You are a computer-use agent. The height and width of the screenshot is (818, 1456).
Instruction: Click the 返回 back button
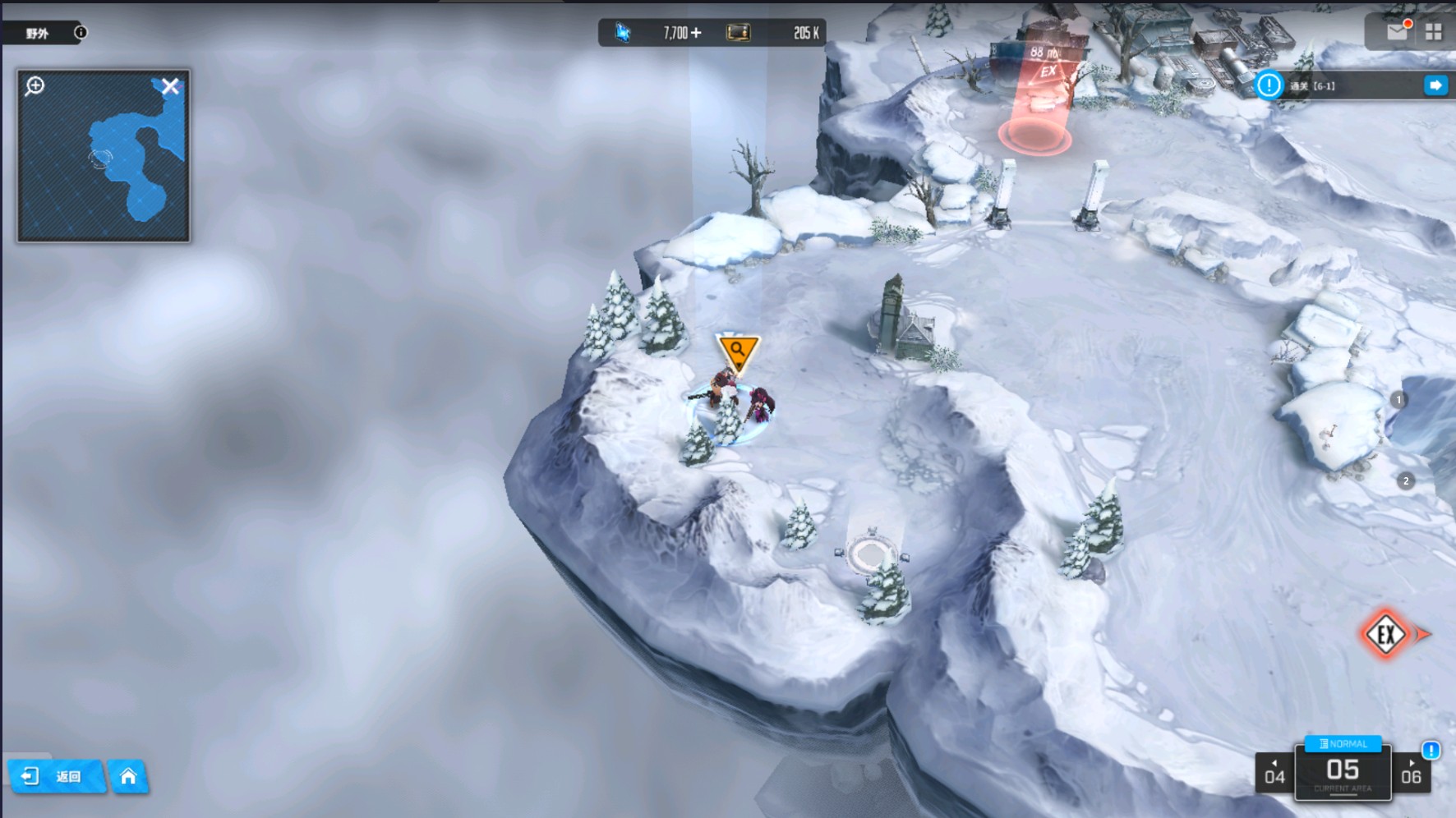[x=56, y=776]
